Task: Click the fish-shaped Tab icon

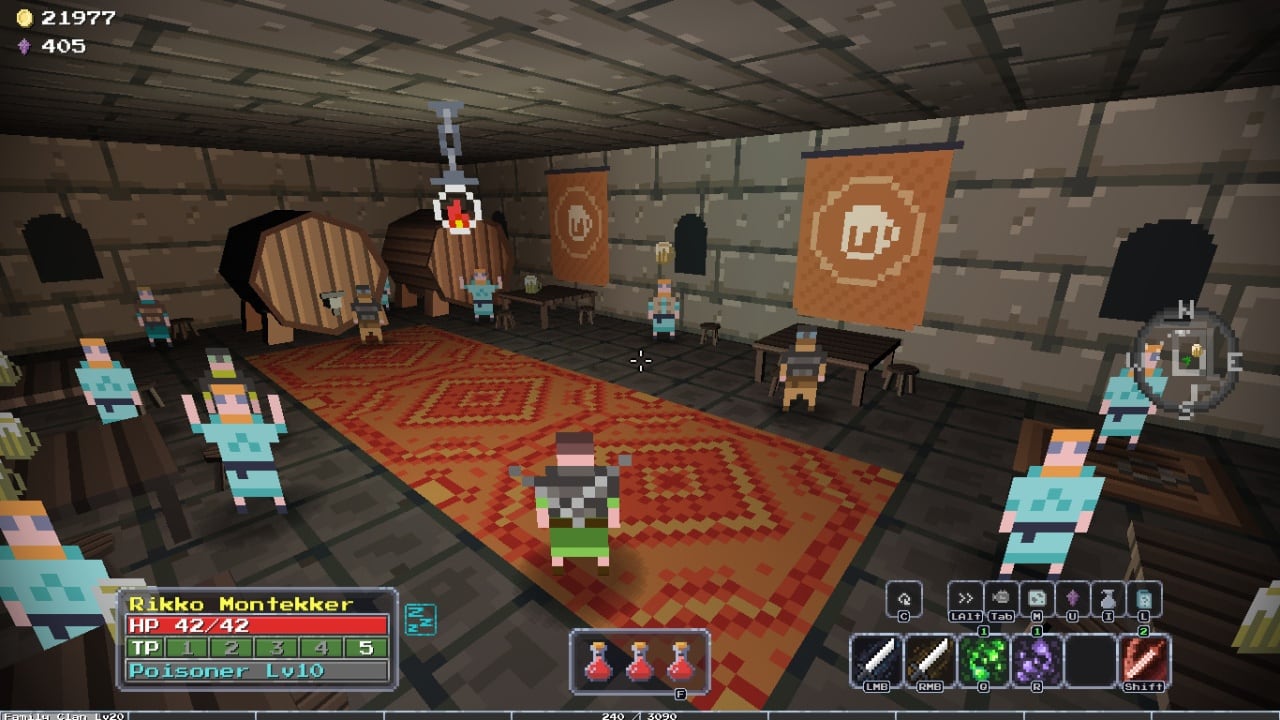Action: [1001, 597]
